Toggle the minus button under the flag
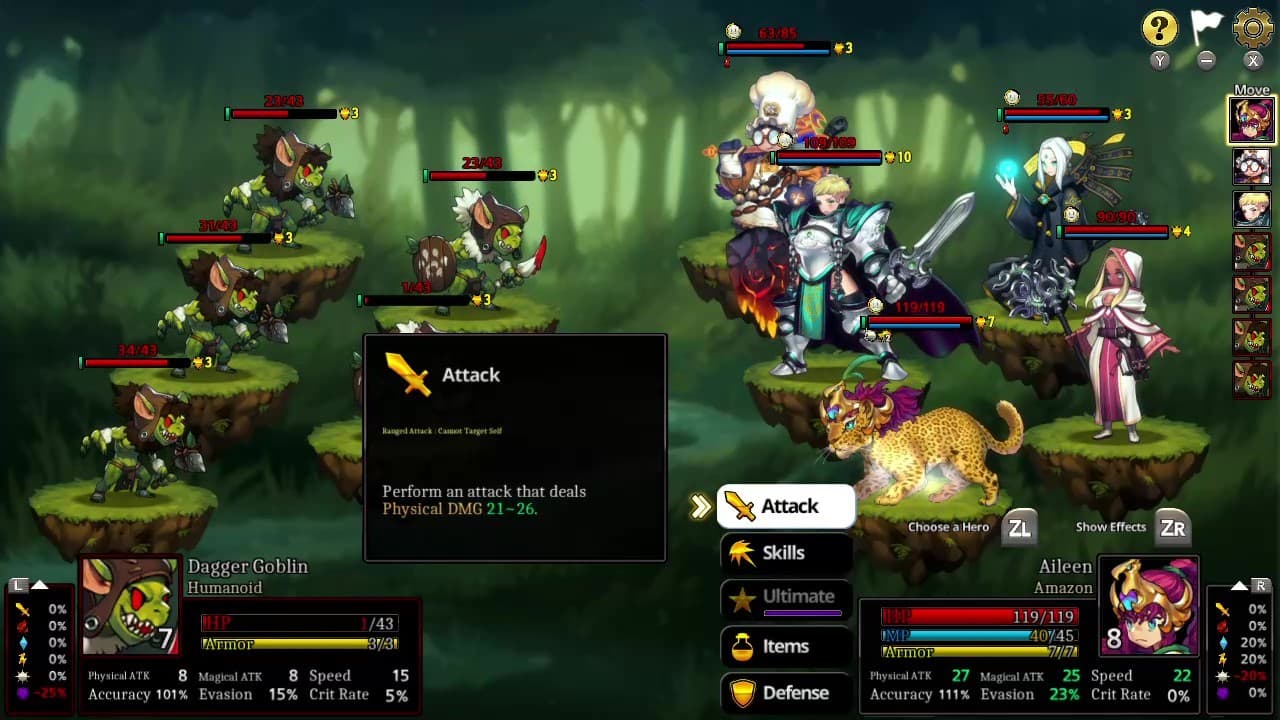1280x720 pixels. coord(1206,61)
